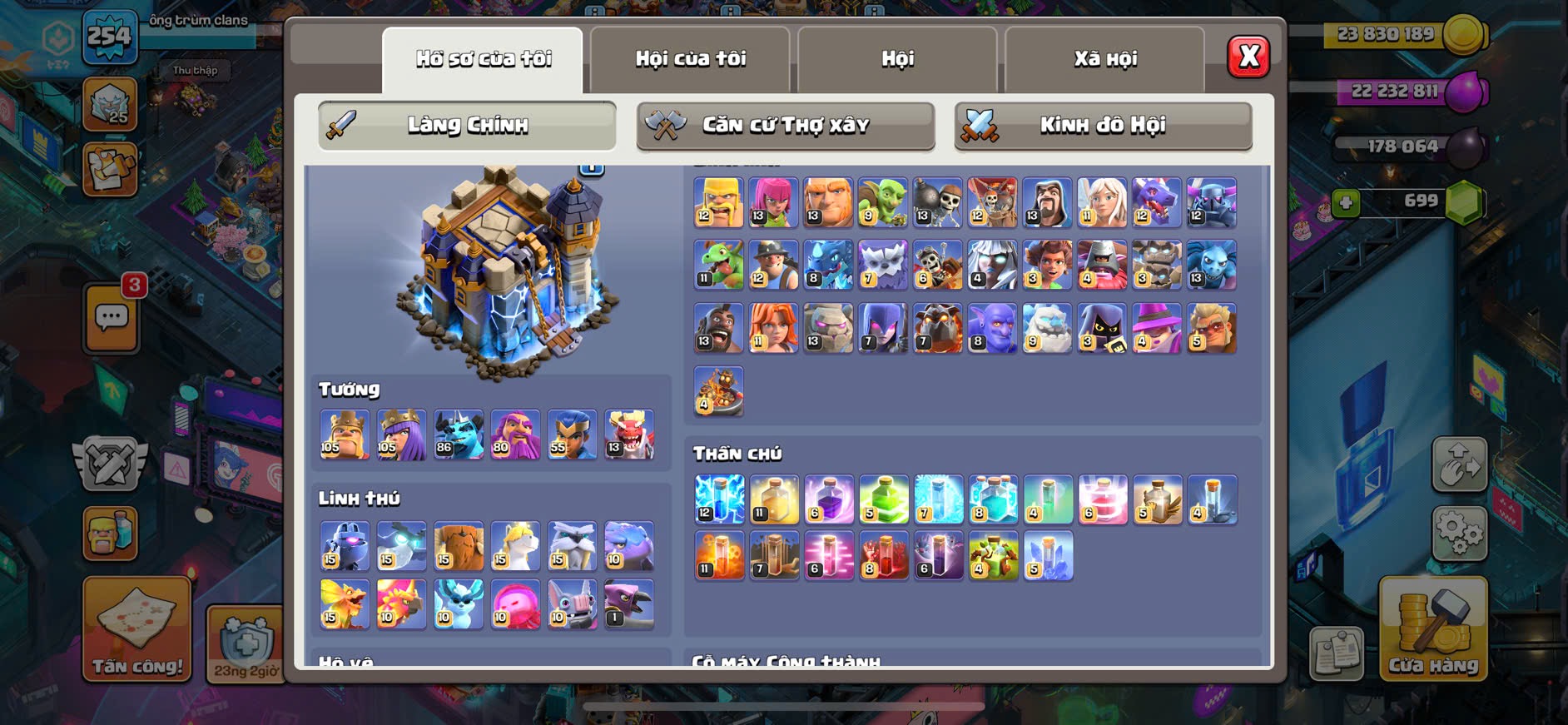Choose the Làng Chính section

coord(467,126)
